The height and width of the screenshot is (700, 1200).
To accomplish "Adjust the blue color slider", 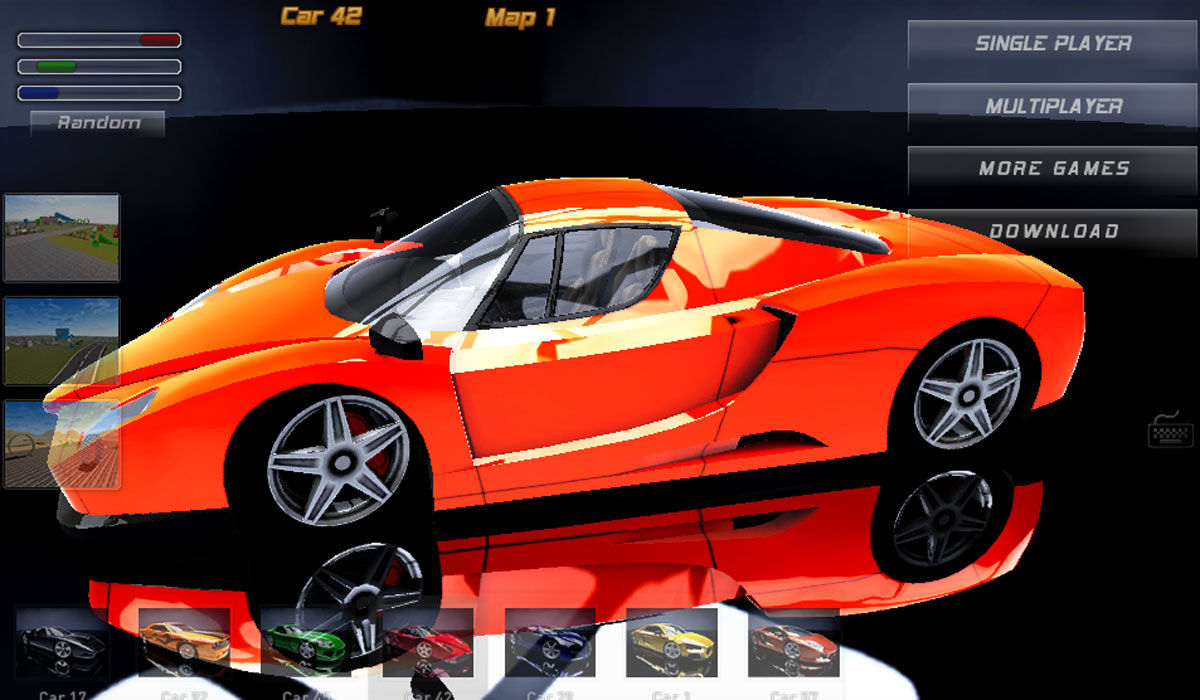I will point(99,93).
